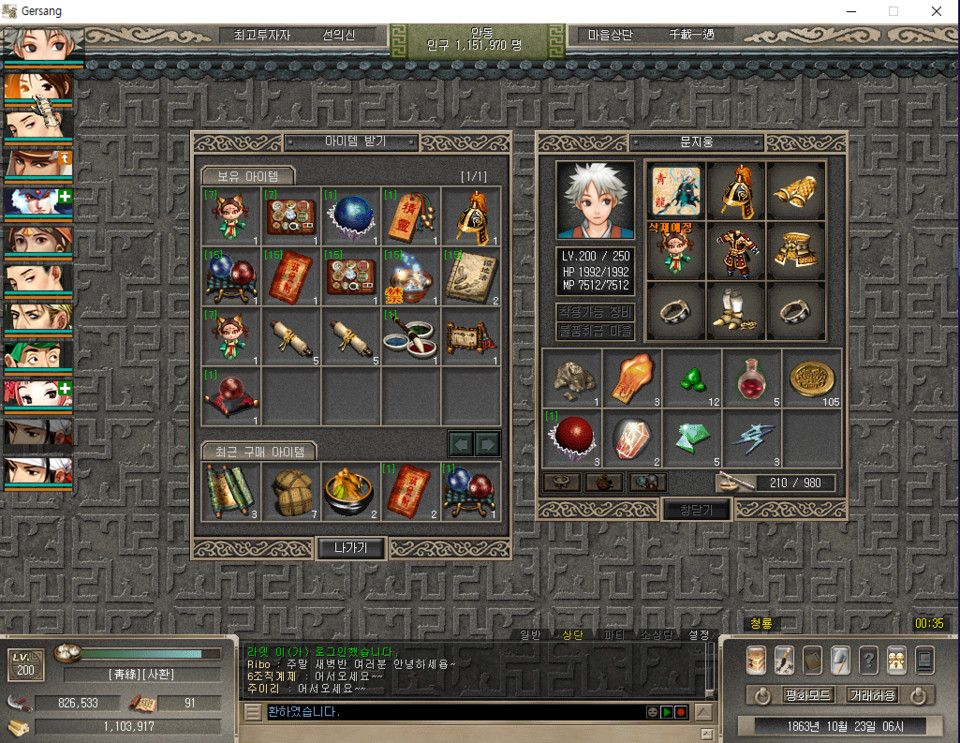Select the red orb on cushion
The image size is (960, 743).
pos(231,396)
